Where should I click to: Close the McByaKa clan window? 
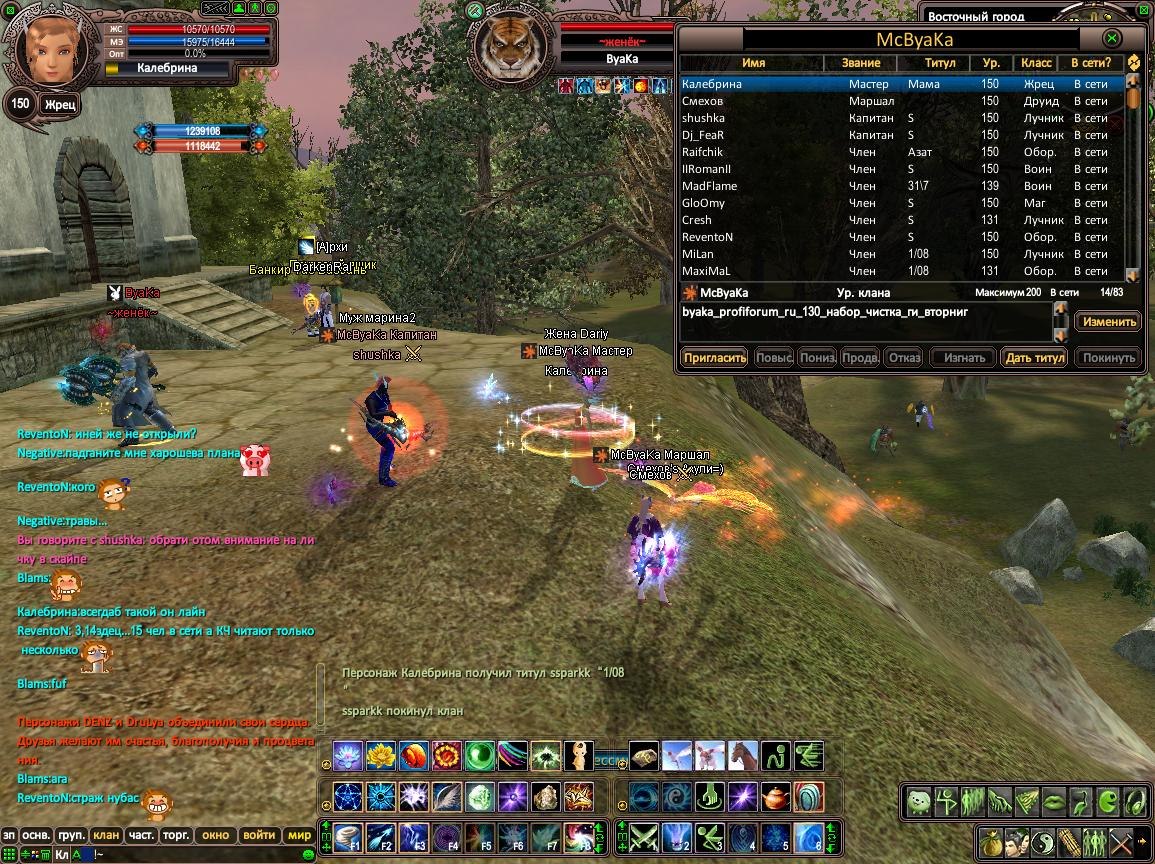tap(1111, 38)
